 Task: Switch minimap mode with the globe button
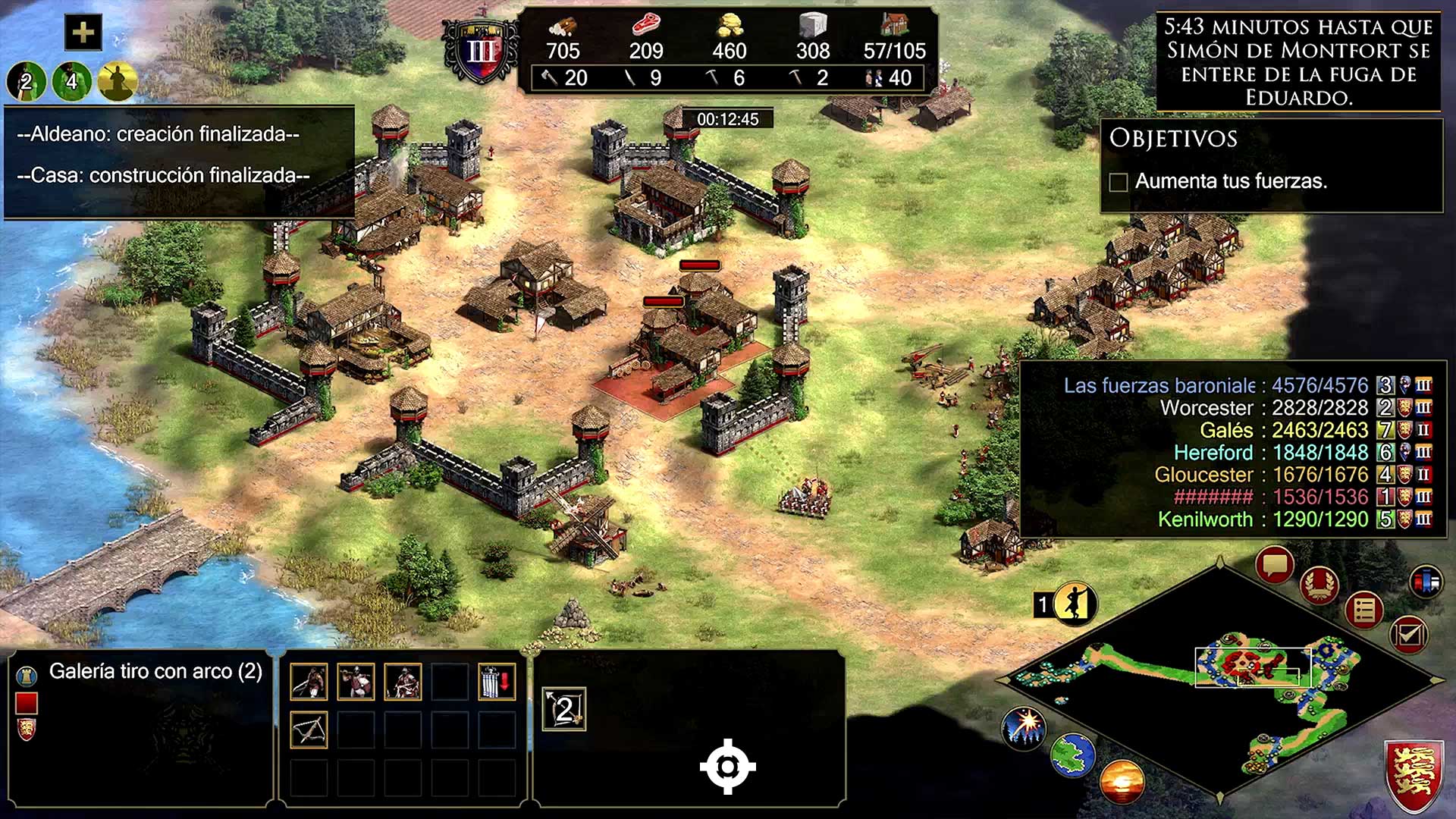click(1073, 755)
